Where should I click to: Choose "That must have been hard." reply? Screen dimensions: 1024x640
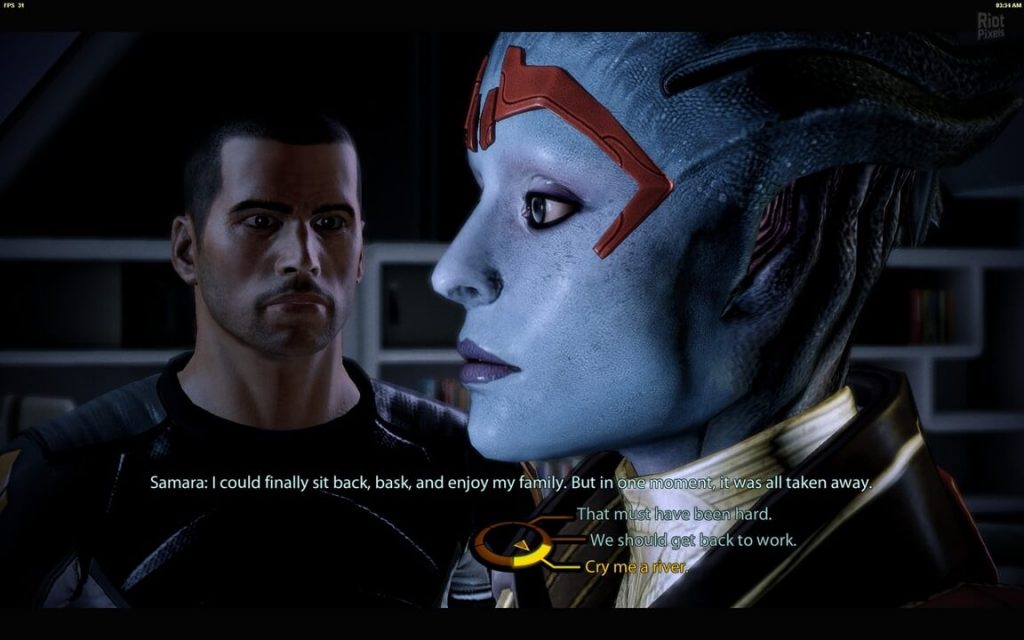point(674,515)
